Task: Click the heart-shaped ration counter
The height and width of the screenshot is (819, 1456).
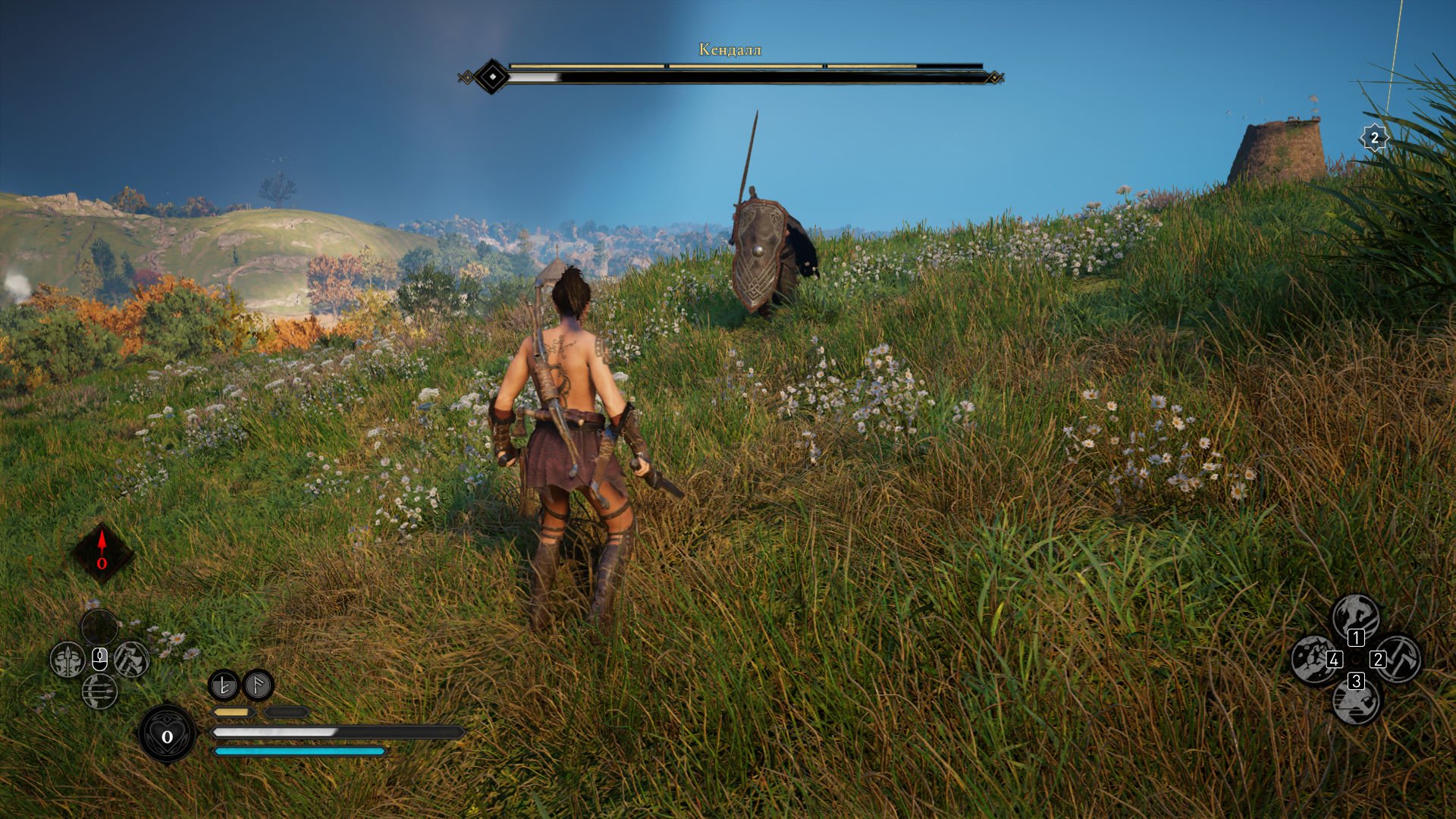Action: 167,735
